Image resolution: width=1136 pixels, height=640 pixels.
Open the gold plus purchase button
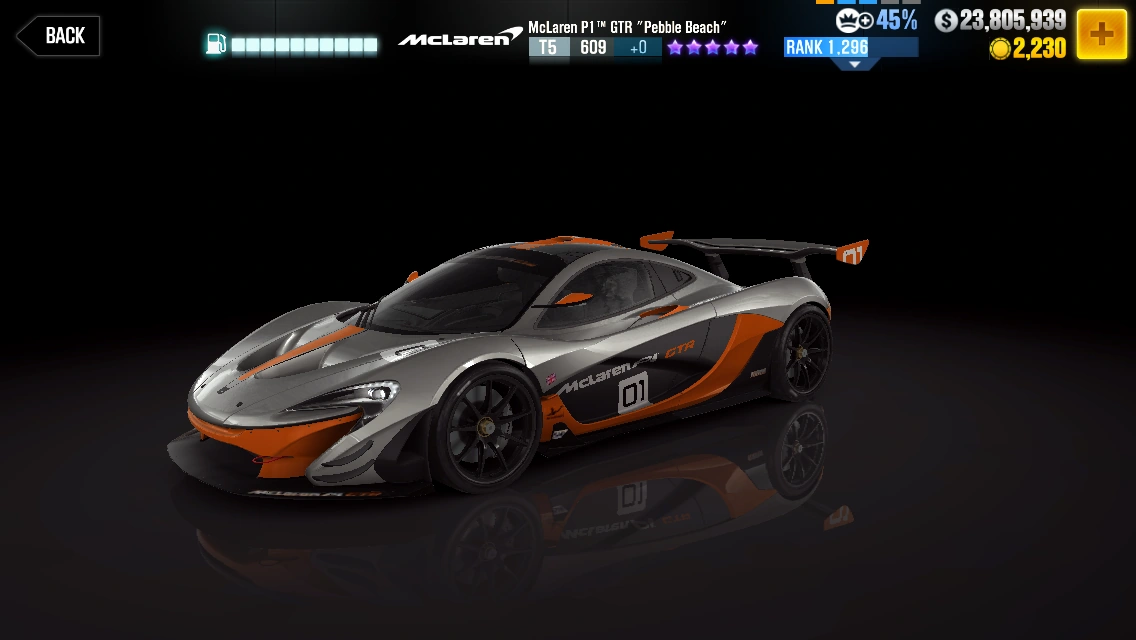1101,34
